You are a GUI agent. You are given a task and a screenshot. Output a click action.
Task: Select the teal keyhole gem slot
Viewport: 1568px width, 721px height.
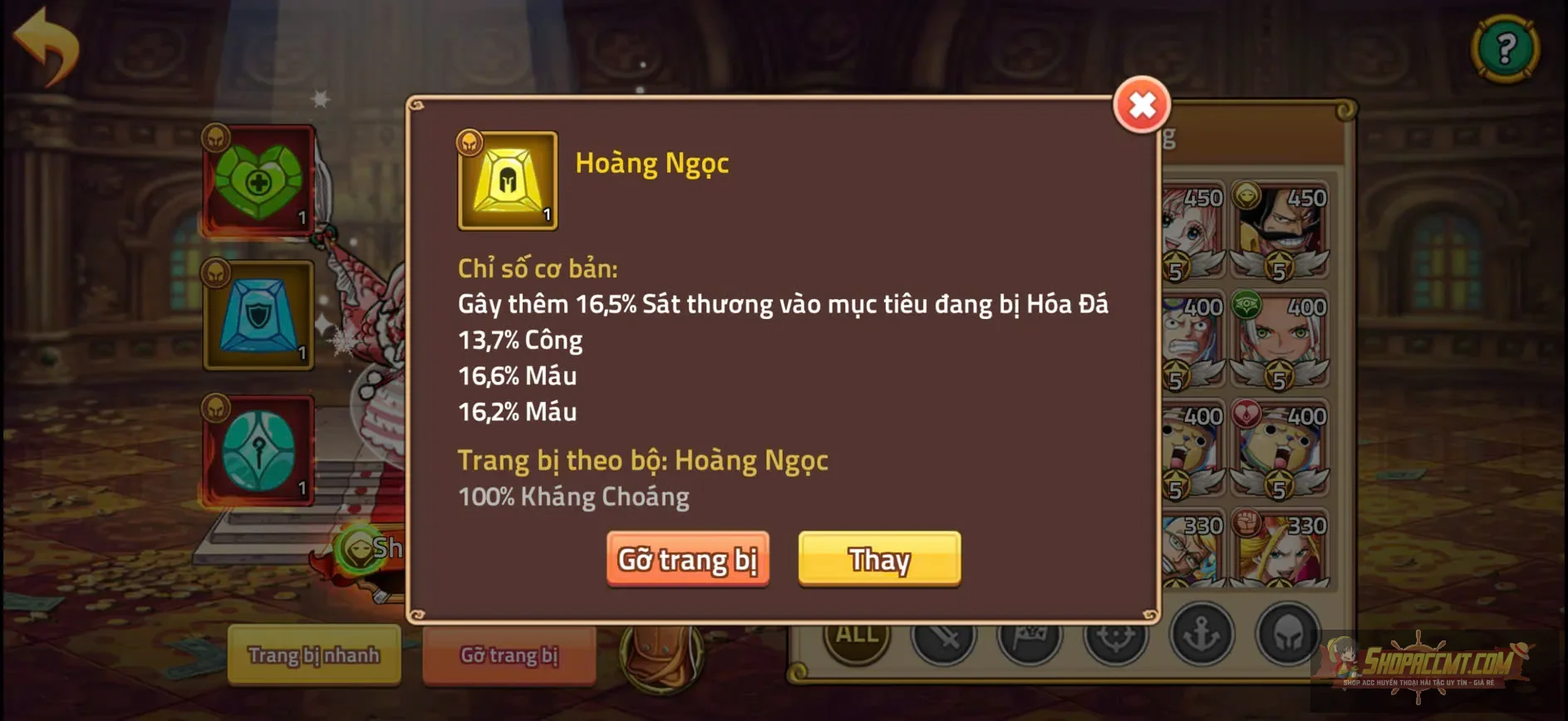tap(259, 451)
